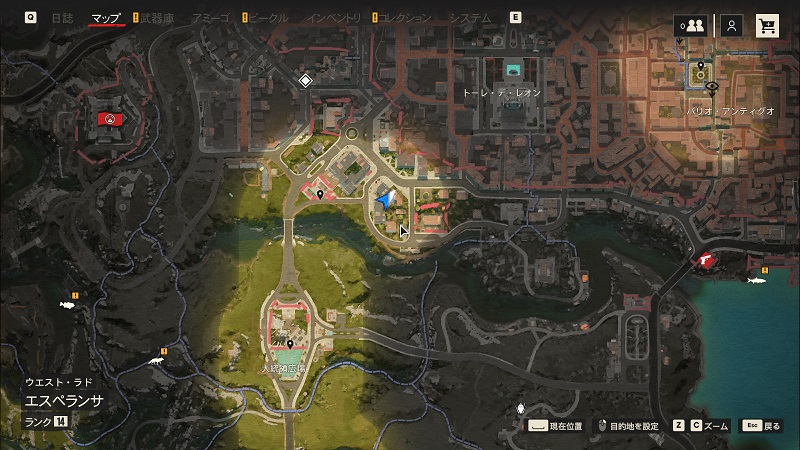Click the blue player arrow marker
The width and height of the screenshot is (800, 450).
pyautogui.click(x=385, y=201)
